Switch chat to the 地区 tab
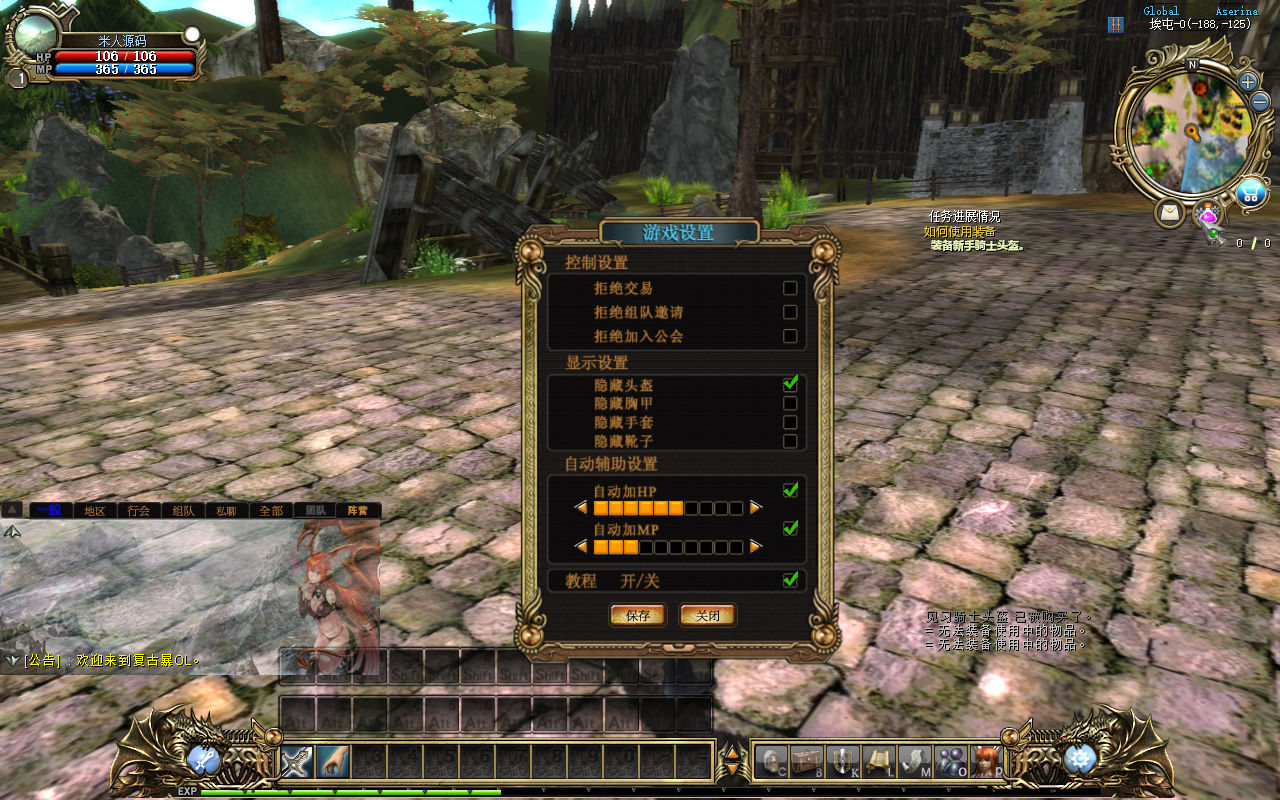Screen dimensions: 1280x800 (x=95, y=510)
